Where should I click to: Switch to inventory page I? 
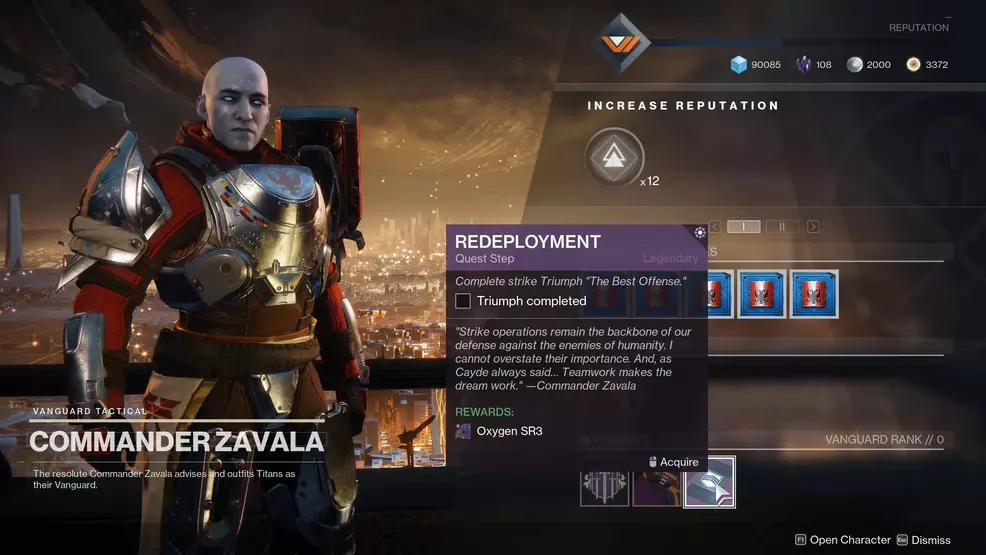[743, 227]
